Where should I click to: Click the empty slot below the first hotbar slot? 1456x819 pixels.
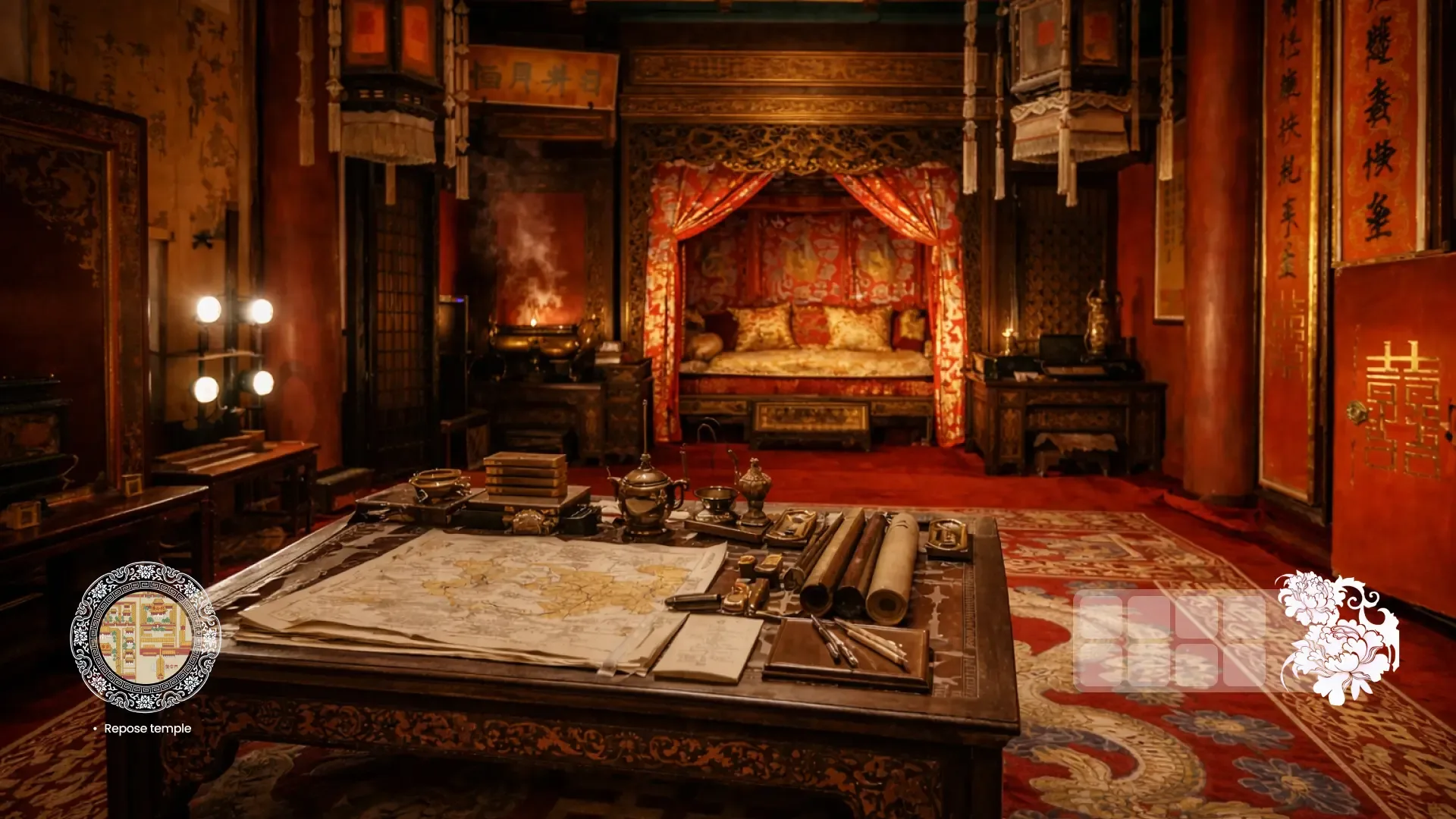pos(1101,664)
